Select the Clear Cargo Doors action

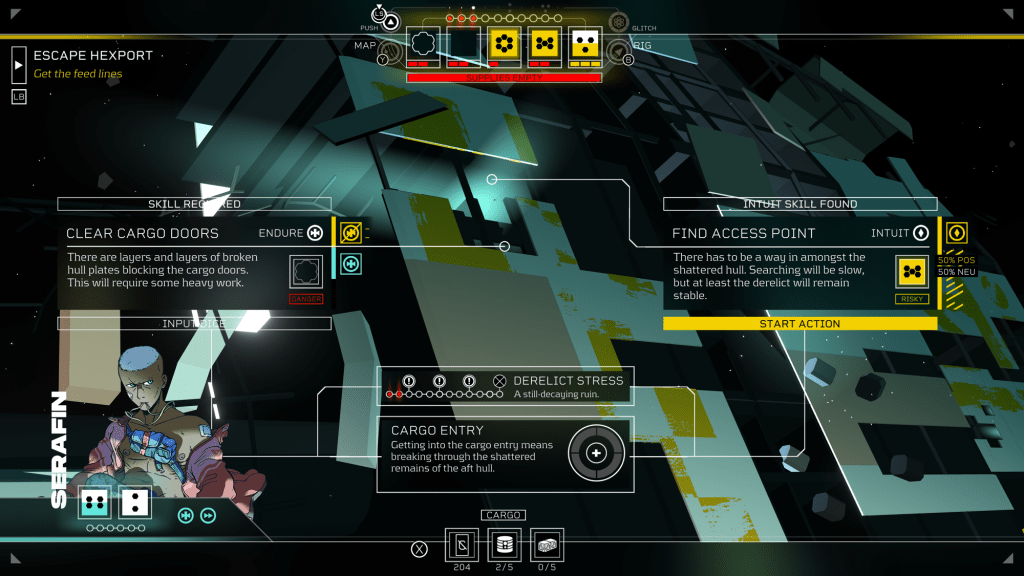click(x=142, y=233)
